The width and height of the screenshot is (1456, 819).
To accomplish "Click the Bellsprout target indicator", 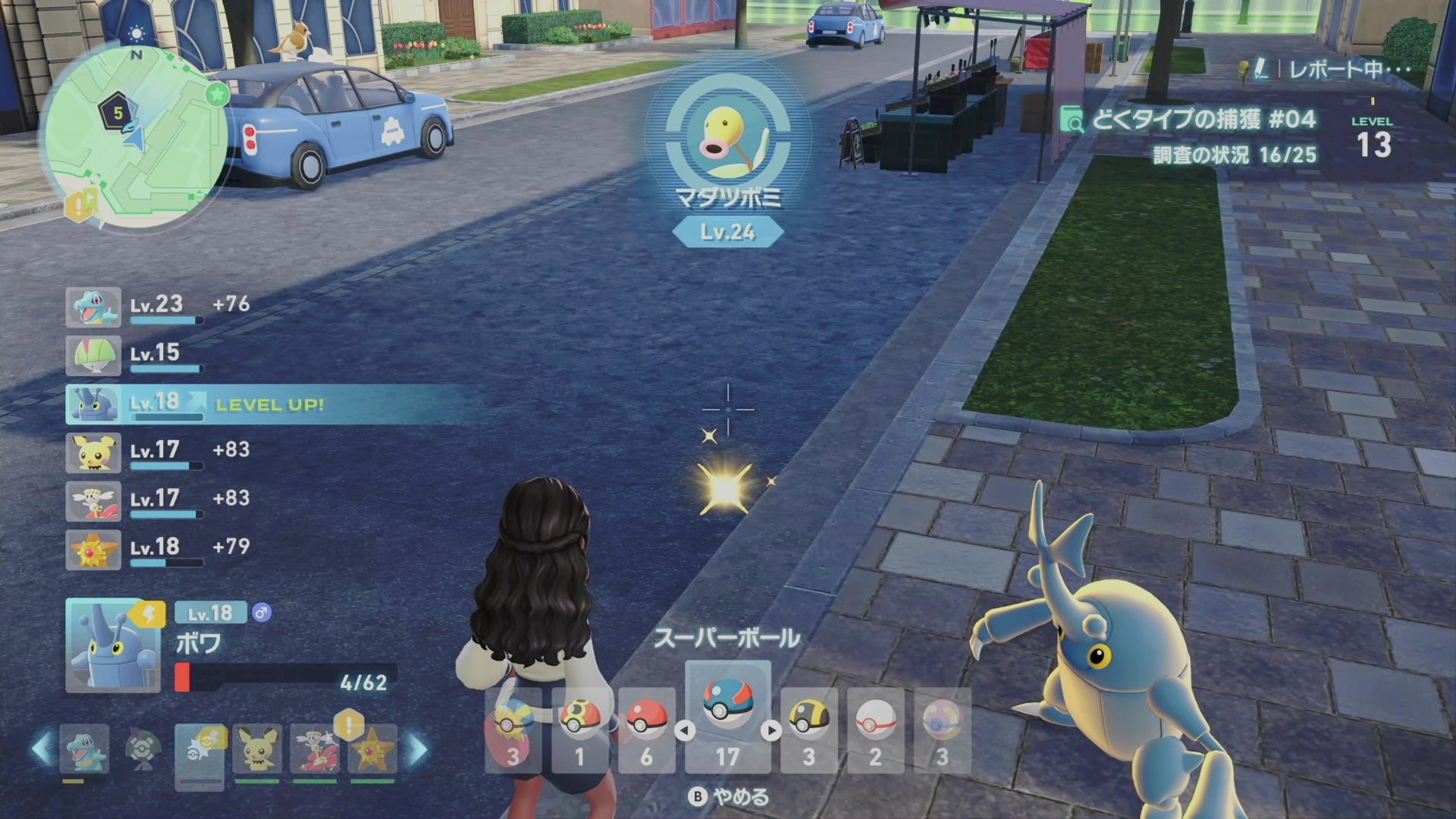I will pyautogui.click(x=727, y=137).
